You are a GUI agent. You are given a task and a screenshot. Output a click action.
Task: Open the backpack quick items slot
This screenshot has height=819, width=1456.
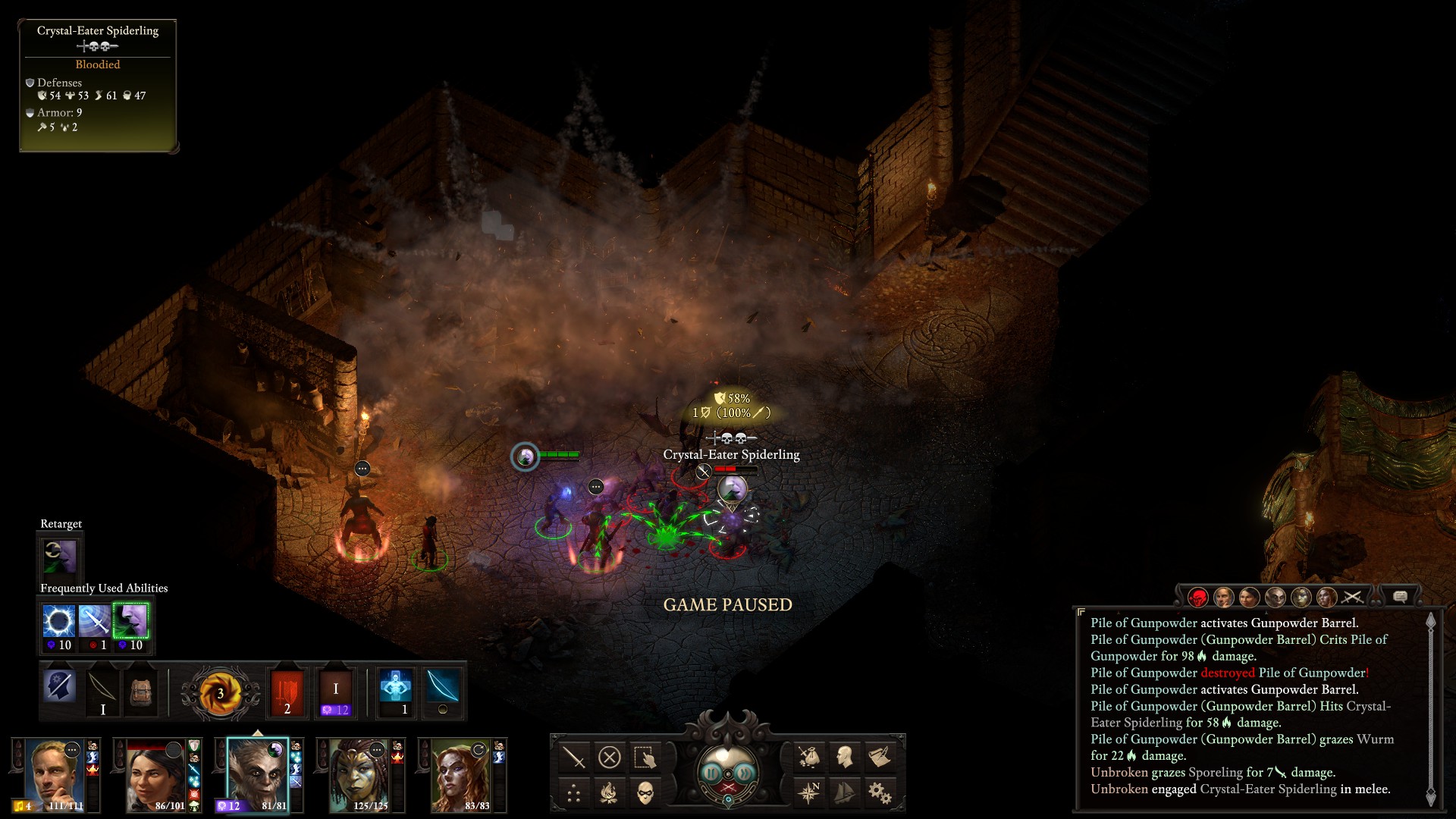tap(140, 692)
